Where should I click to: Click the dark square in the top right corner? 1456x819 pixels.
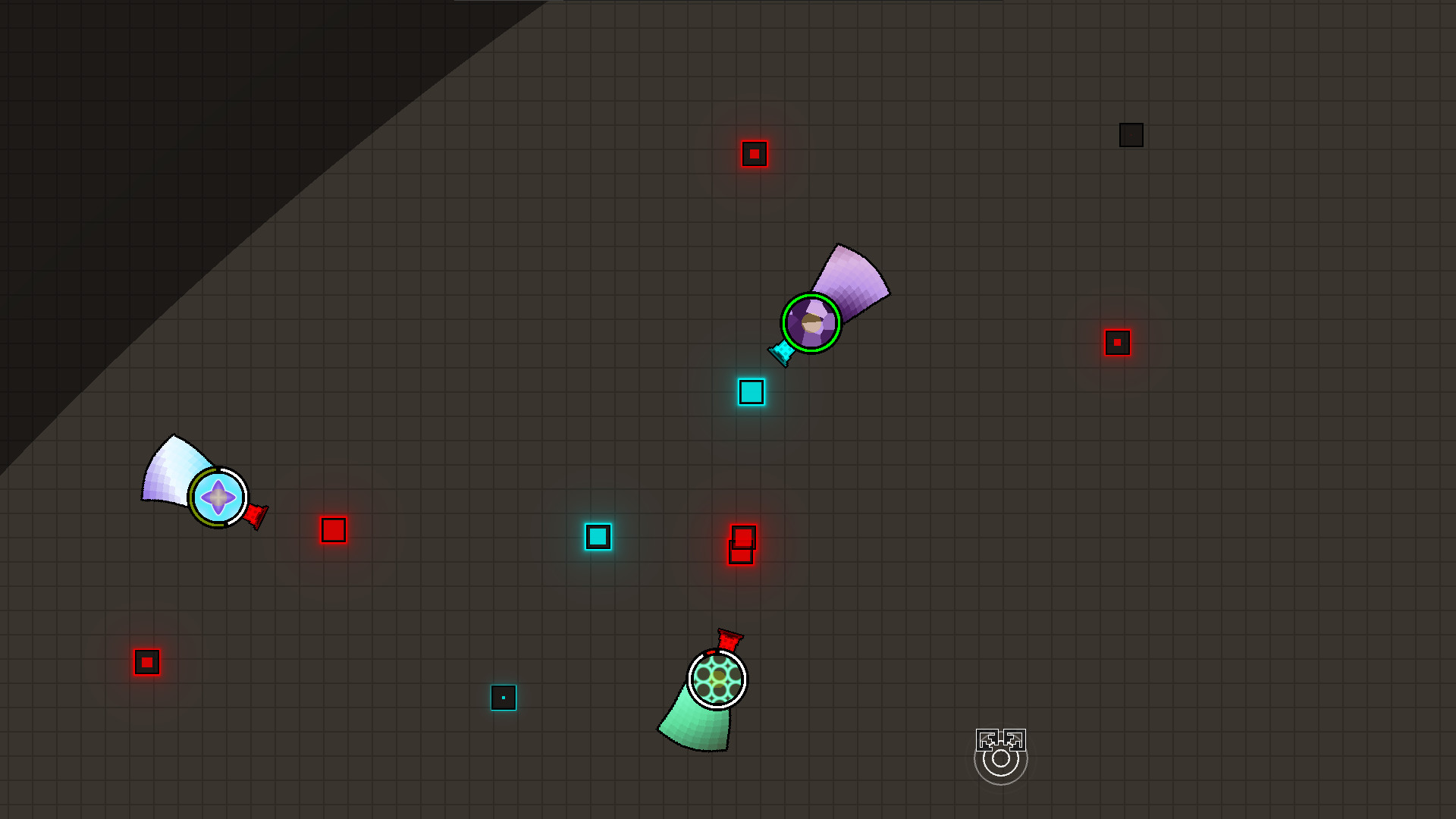click(1130, 134)
